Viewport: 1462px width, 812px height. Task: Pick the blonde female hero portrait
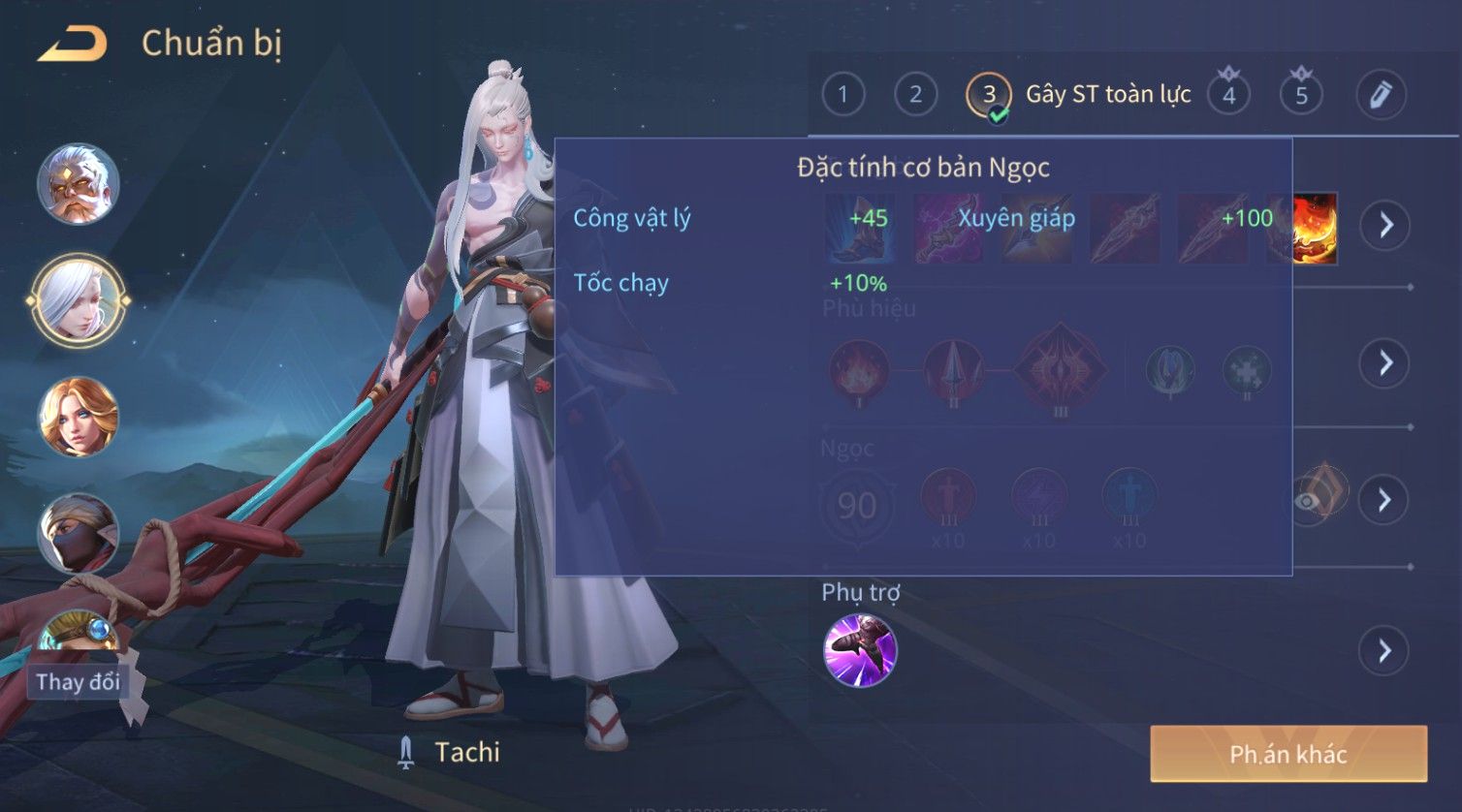(78, 417)
